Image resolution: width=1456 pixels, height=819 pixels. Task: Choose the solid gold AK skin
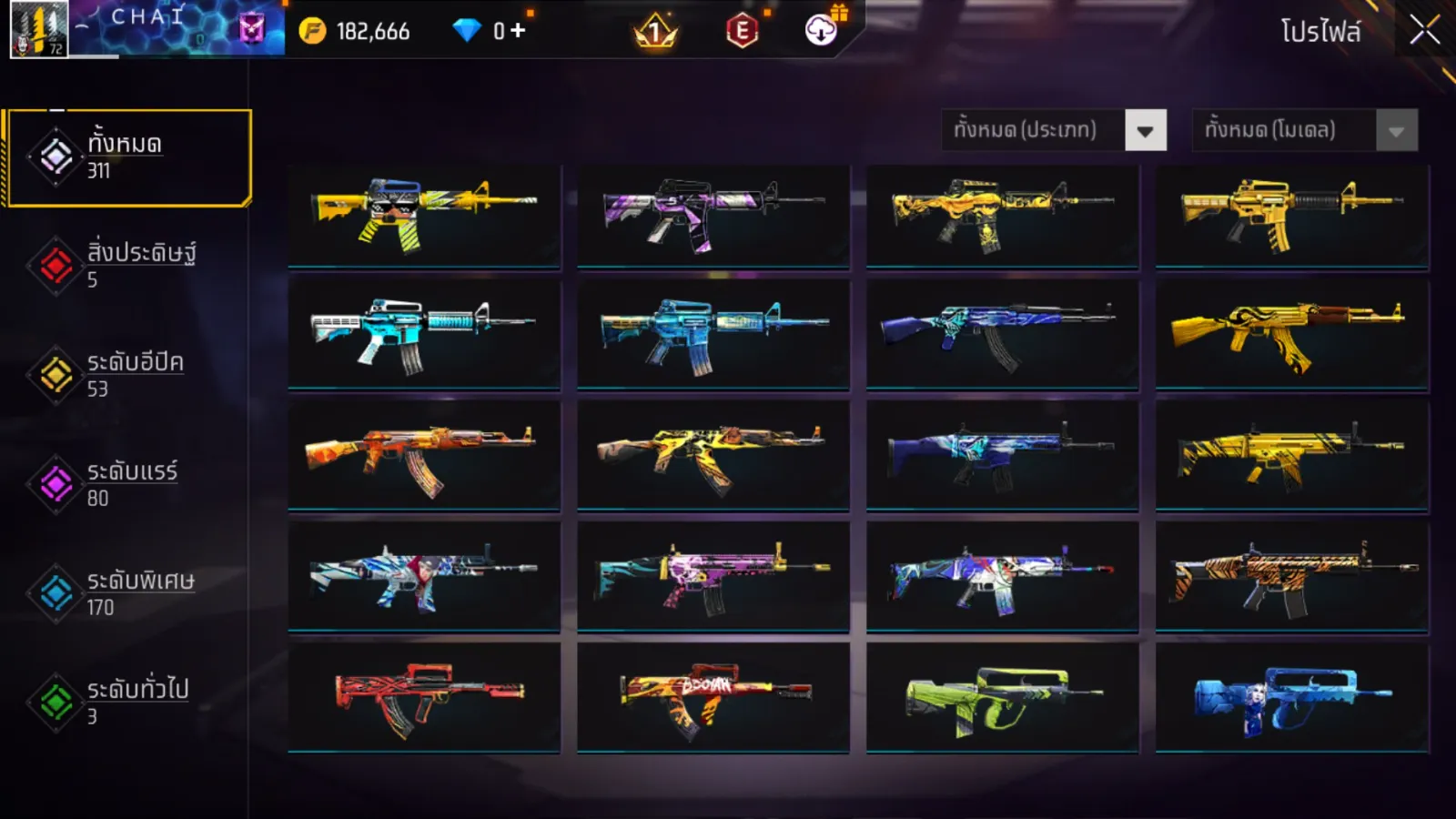tap(1291, 336)
